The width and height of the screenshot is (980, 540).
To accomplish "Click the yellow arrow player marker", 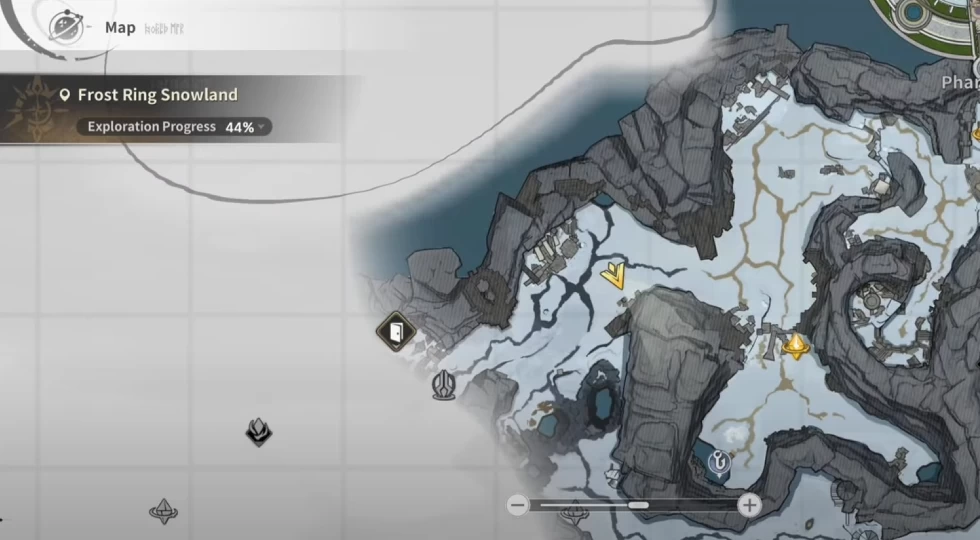I will [614, 275].
